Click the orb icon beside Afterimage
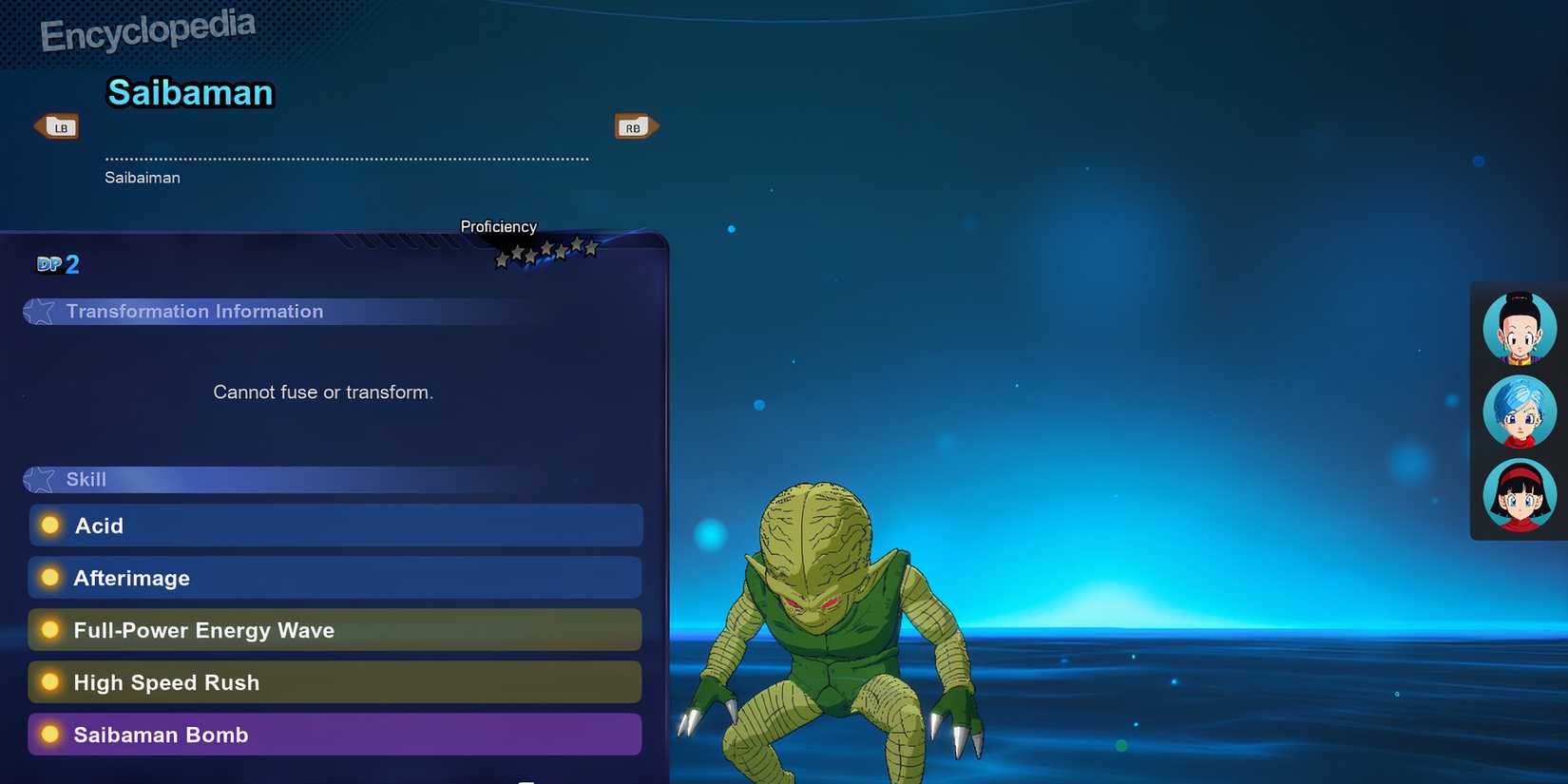The width and height of the screenshot is (1568, 784). click(48, 576)
